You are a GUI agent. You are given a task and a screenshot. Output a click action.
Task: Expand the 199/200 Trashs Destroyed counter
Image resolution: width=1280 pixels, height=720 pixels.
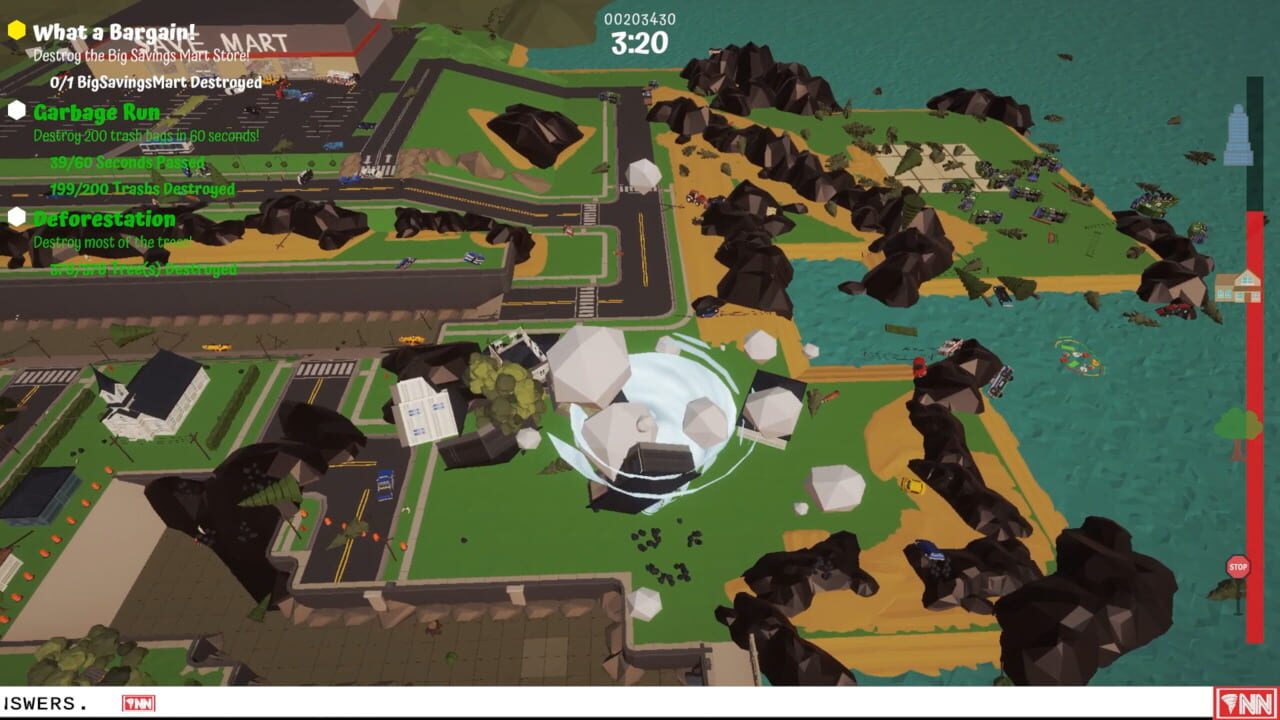click(132, 188)
